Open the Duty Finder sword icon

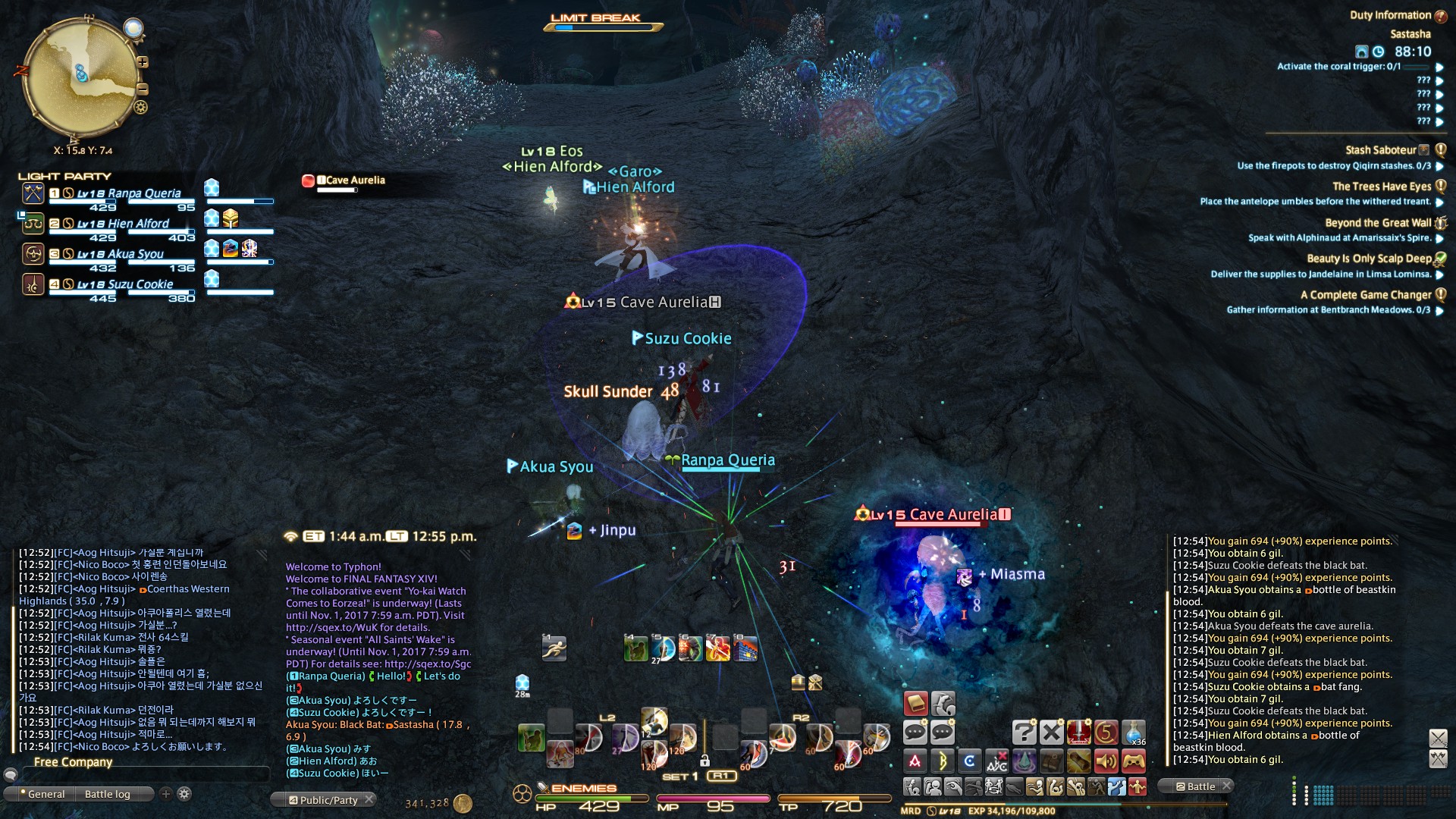(1078, 733)
